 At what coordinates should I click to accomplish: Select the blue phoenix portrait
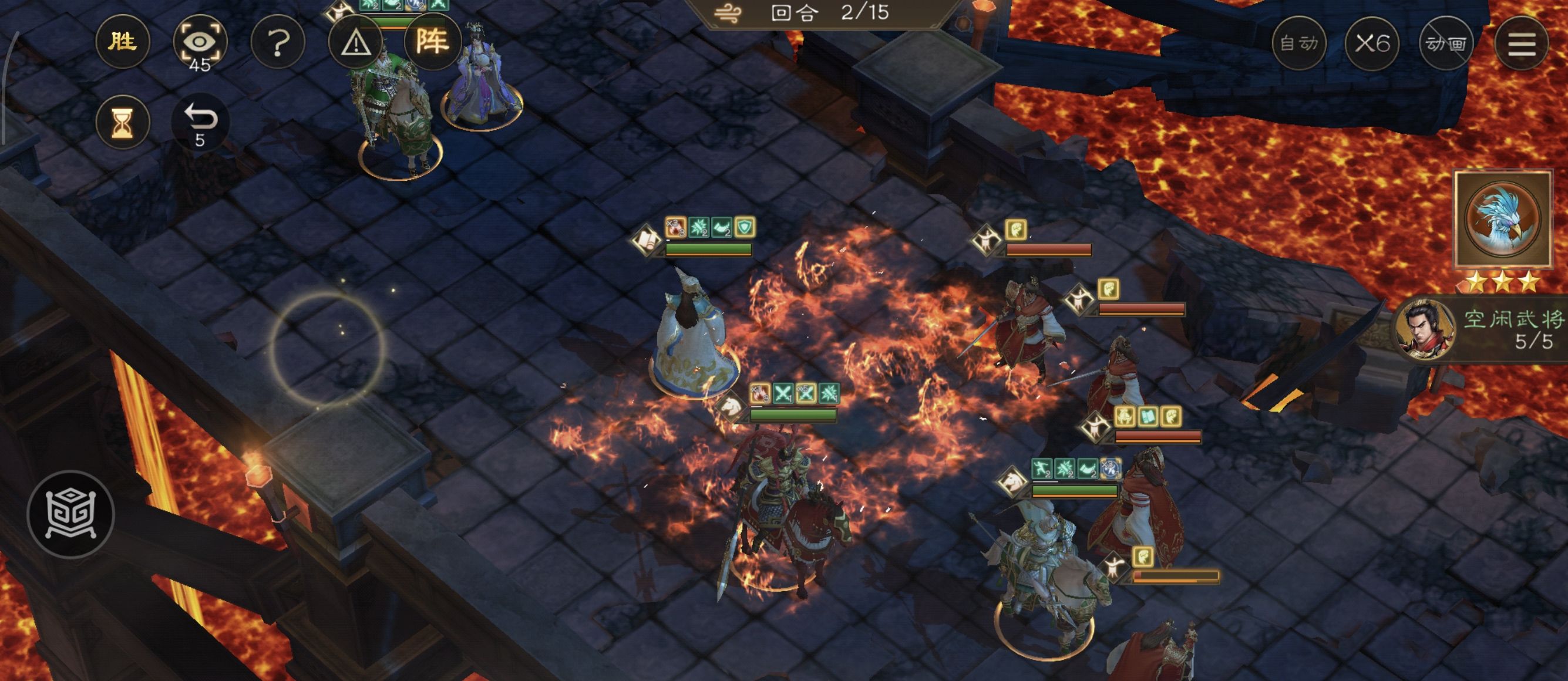pyautogui.click(x=1502, y=219)
